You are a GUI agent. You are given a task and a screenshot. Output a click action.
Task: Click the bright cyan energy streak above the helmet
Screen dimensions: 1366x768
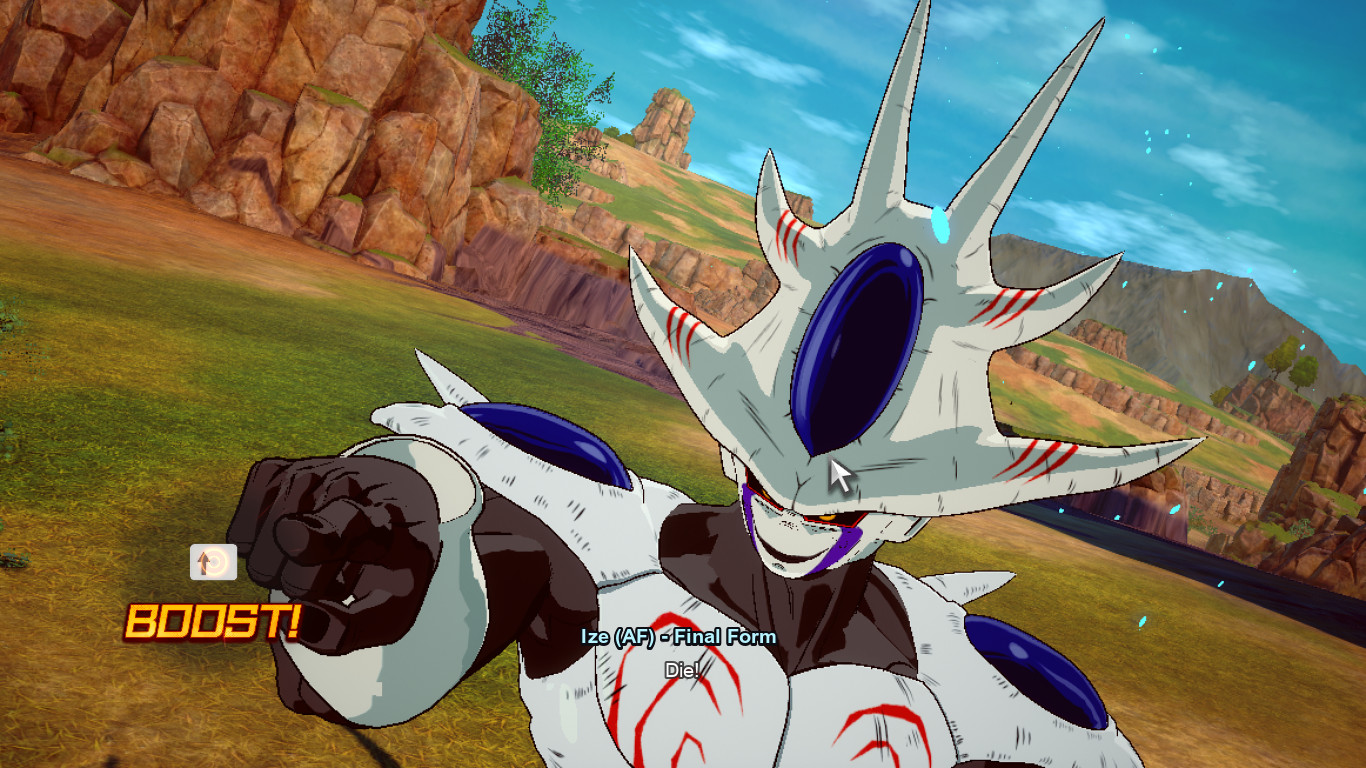tap(938, 226)
